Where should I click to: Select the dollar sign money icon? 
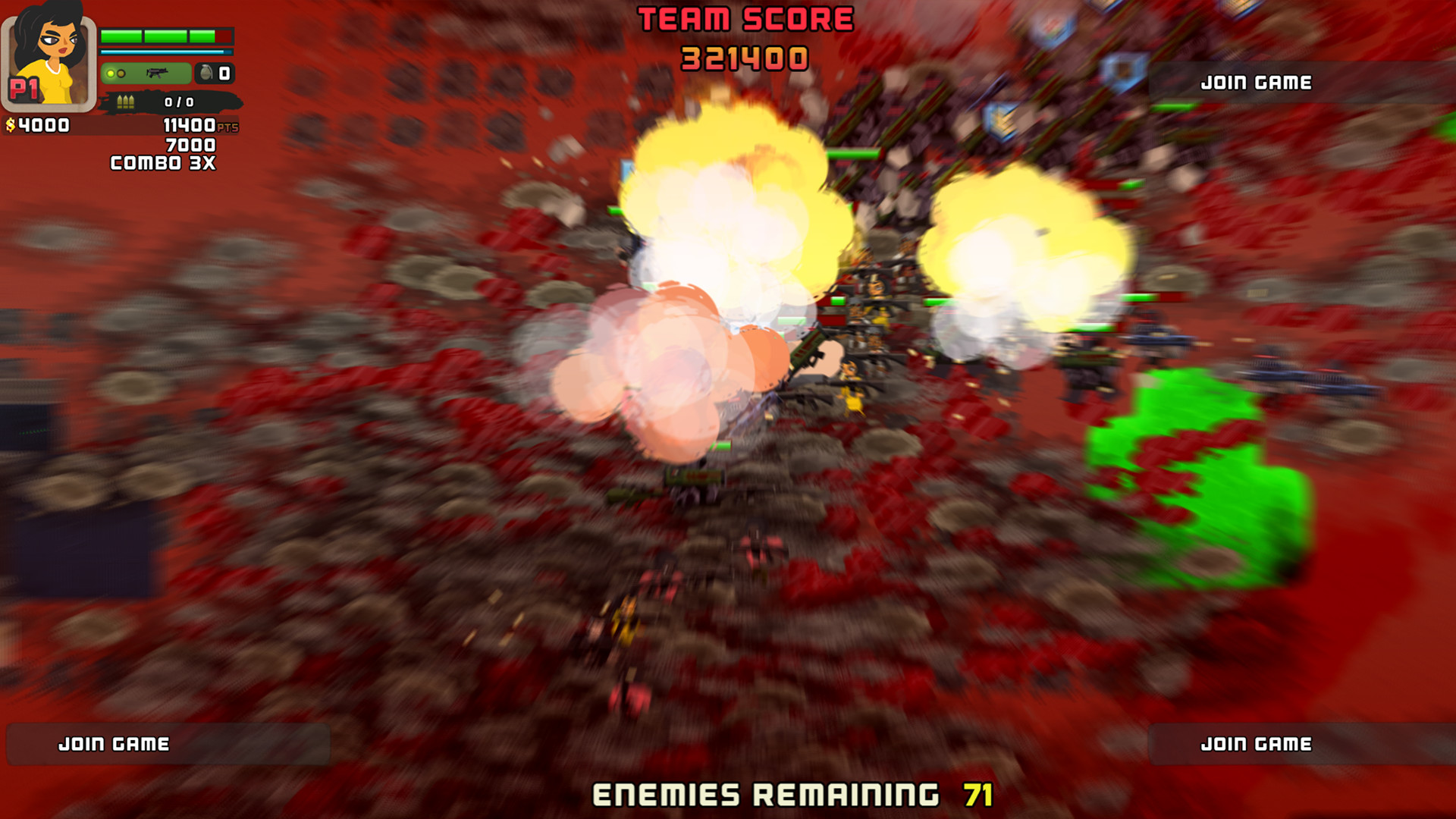pos(11,124)
